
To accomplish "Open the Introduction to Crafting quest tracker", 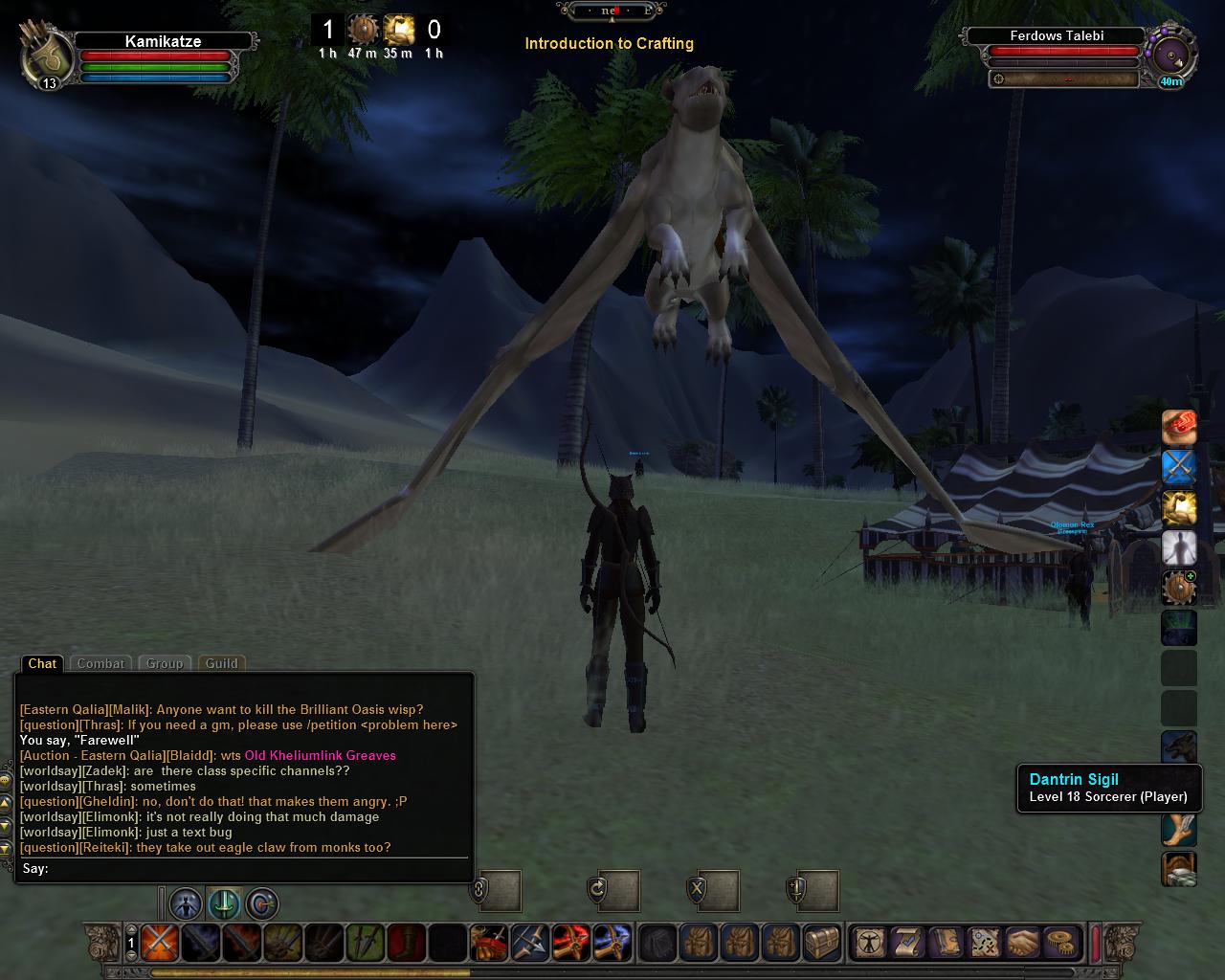I will click(x=609, y=43).
